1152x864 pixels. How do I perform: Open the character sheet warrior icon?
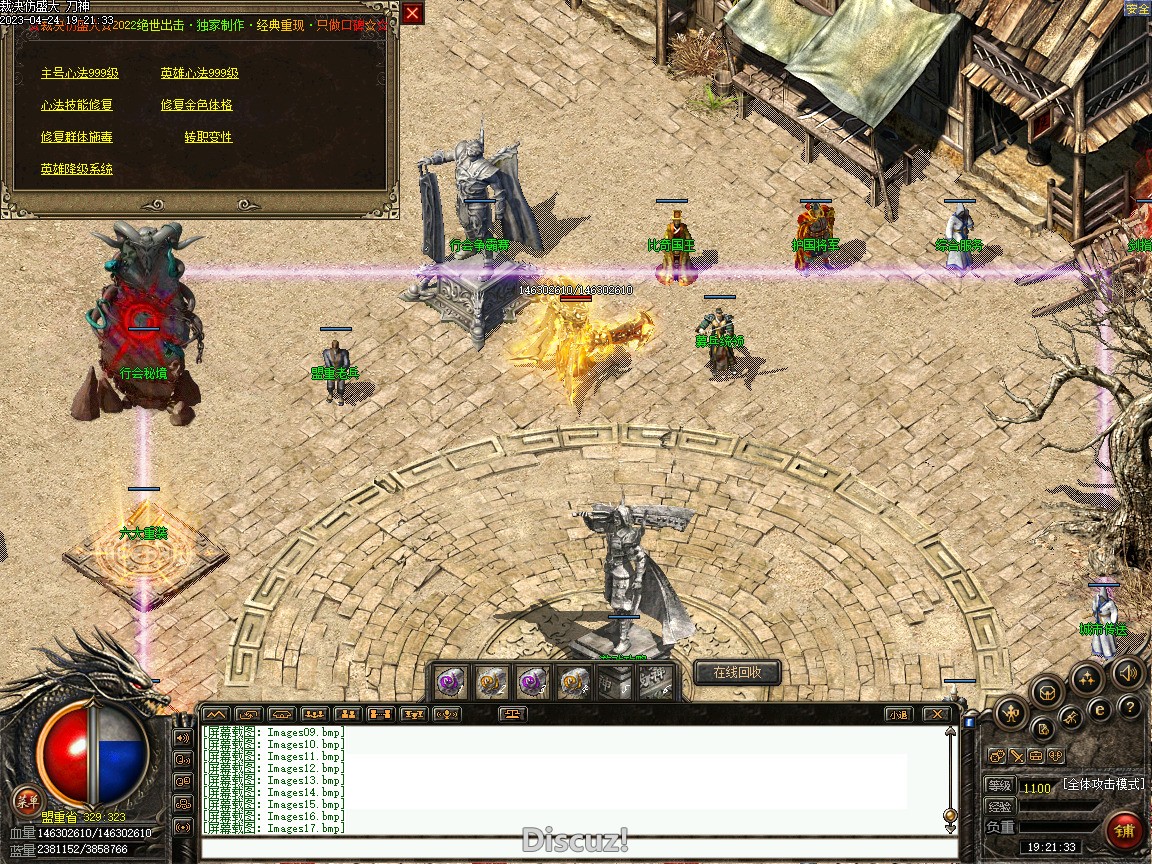pyautogui.click(x=1011, y=714)
